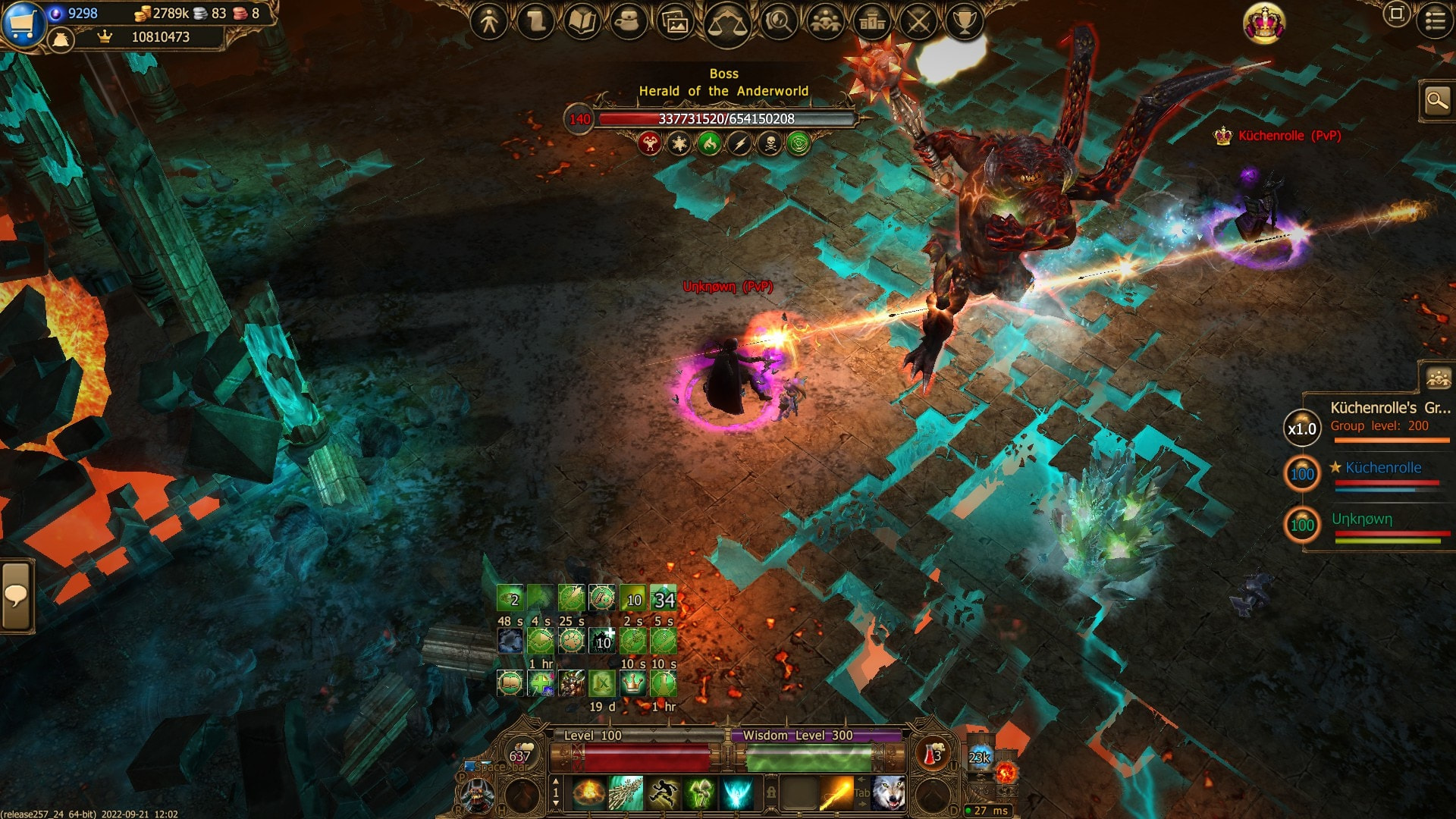Open the shop via the cart icon
The image size is (1456, 819).
pos(23,23)
